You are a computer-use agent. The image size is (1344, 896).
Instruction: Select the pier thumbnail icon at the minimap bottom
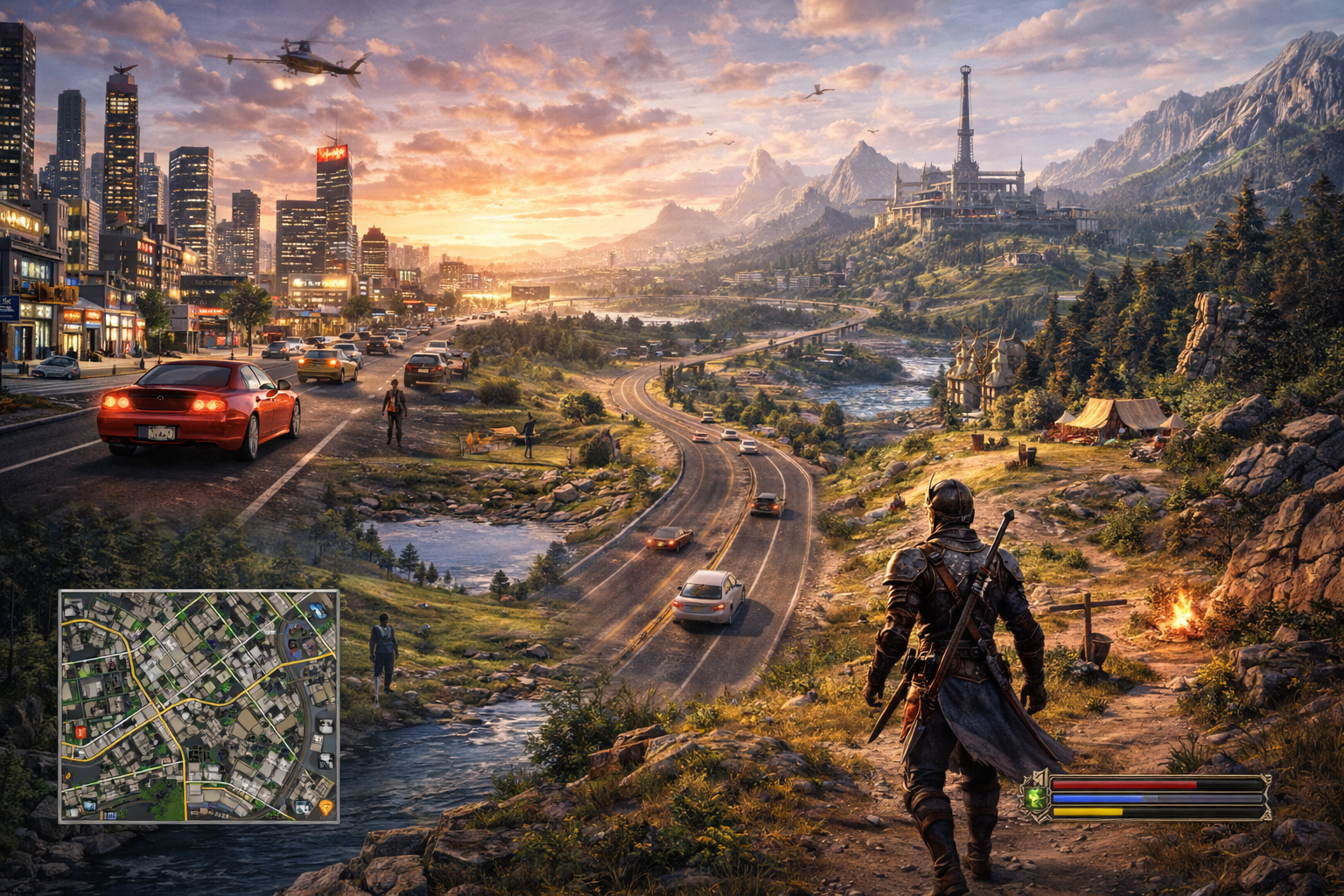point(88,804)
